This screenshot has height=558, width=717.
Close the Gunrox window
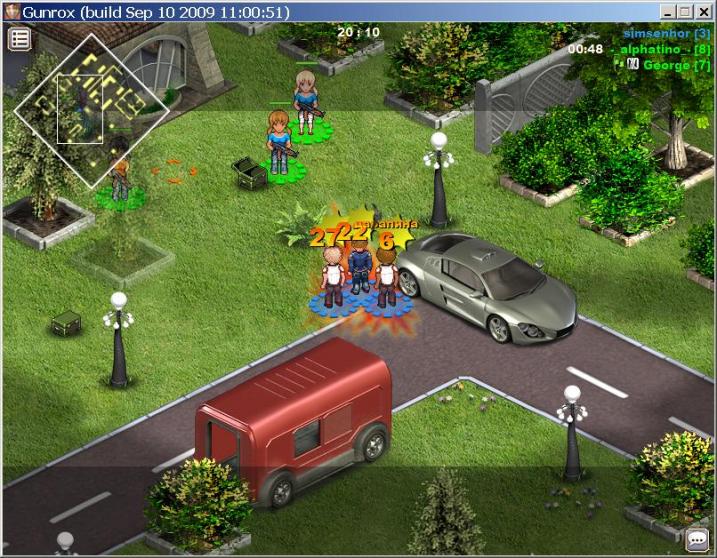point(704,12)
